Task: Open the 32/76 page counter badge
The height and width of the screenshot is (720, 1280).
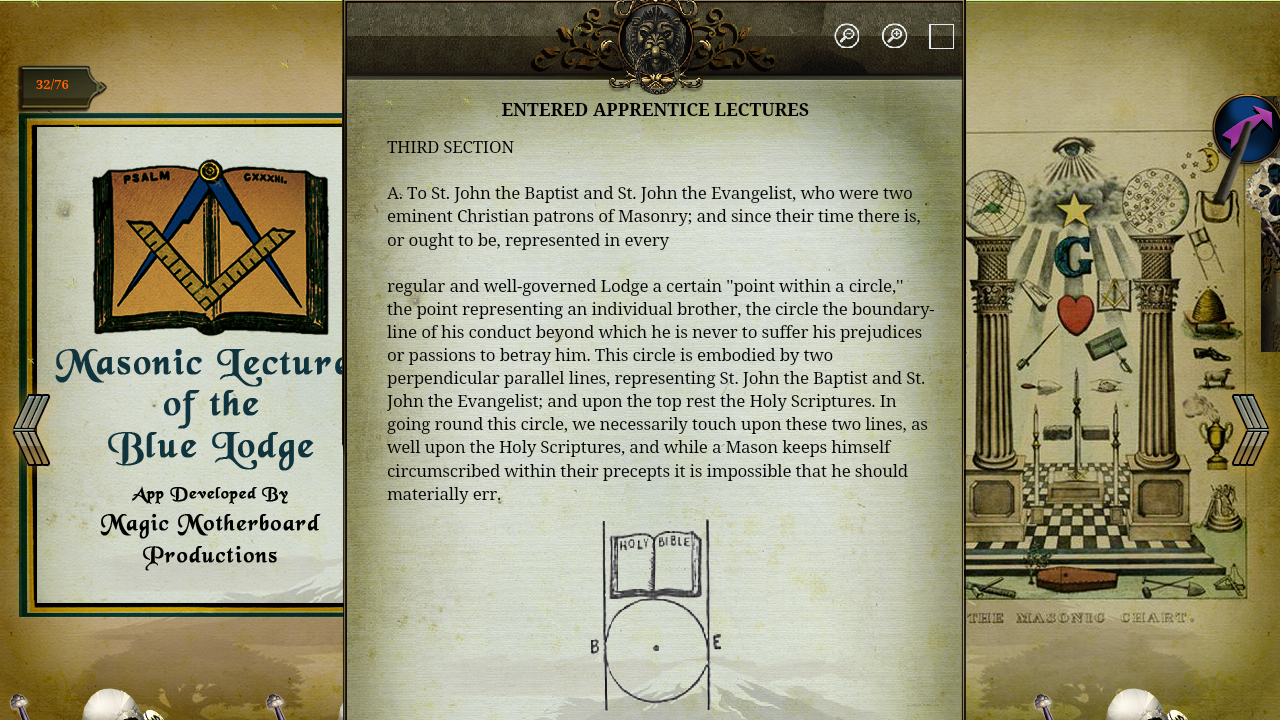Action: [52, 84]
